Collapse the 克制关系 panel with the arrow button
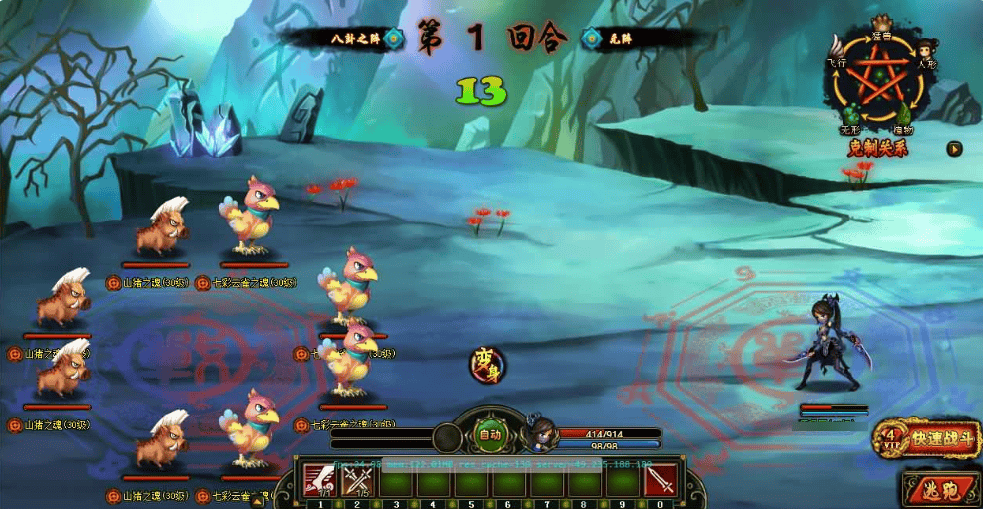The width and height of the screenshot is (983, 509). tap(955, 149)
